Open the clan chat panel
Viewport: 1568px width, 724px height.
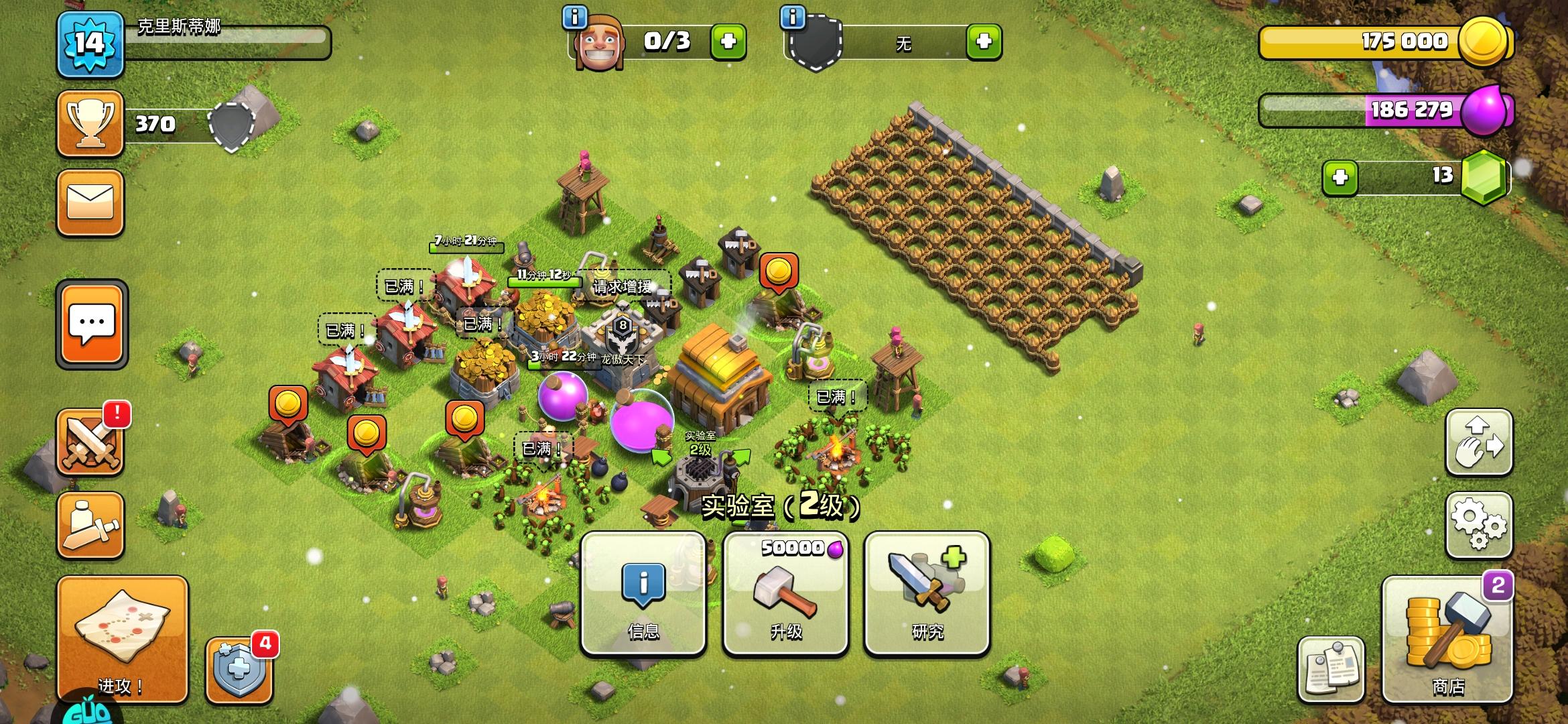tap(90, 324)
